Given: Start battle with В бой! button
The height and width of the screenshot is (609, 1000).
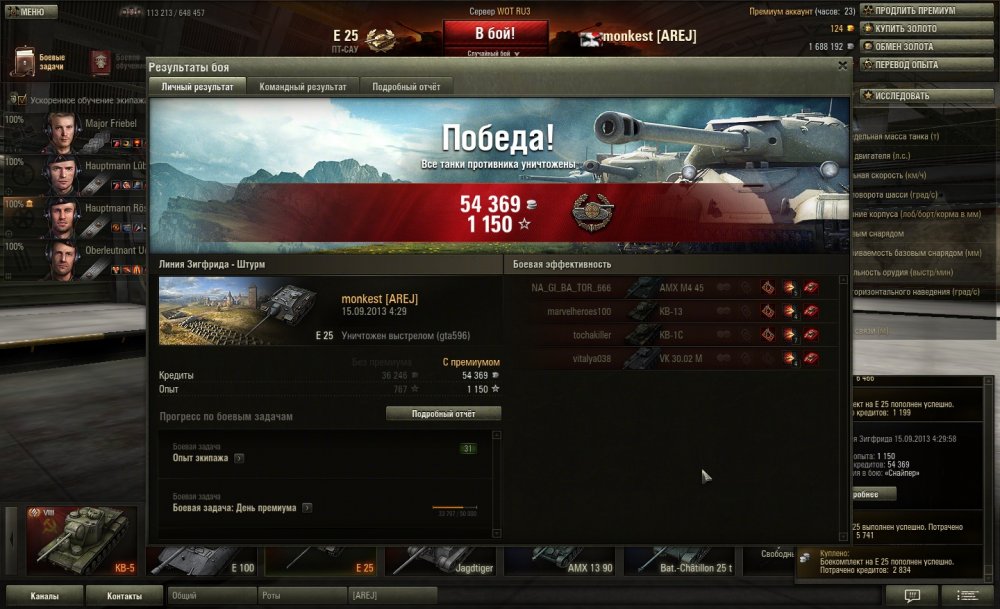Looking at the screenshot, I should pyautogui.click(x=496, y=34).
